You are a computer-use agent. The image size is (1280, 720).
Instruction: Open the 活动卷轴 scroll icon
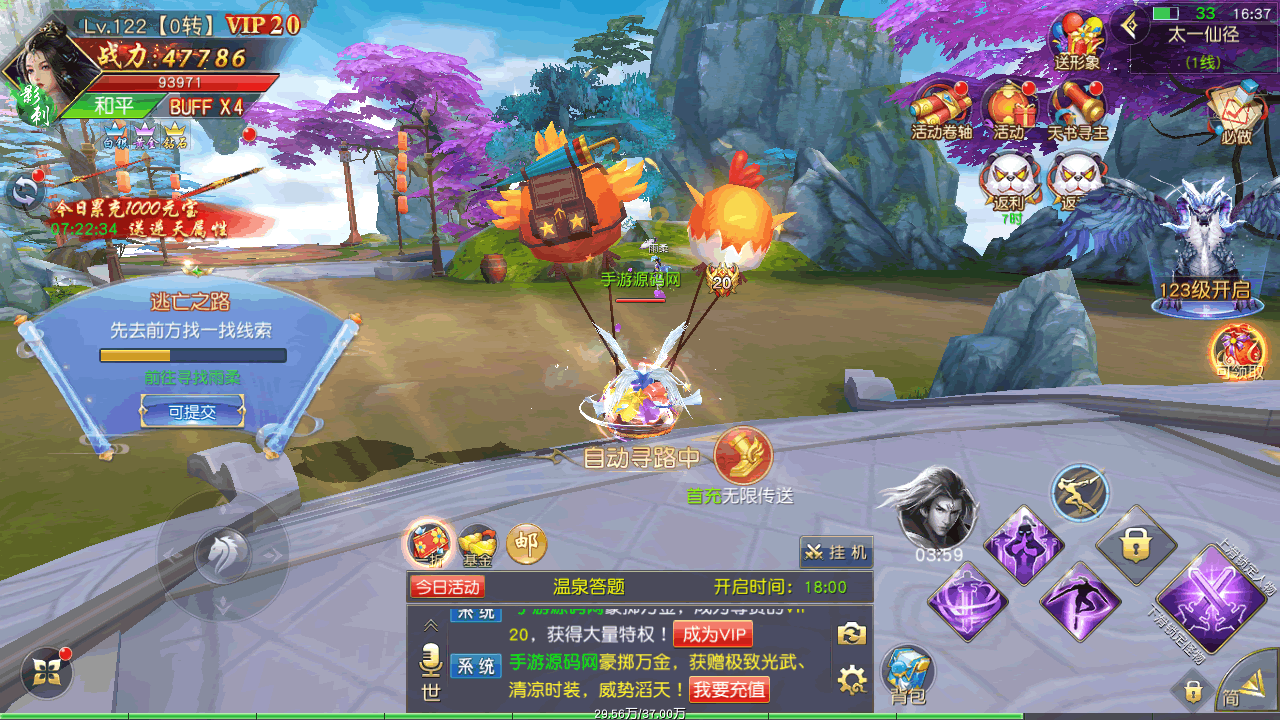(940, 108)
